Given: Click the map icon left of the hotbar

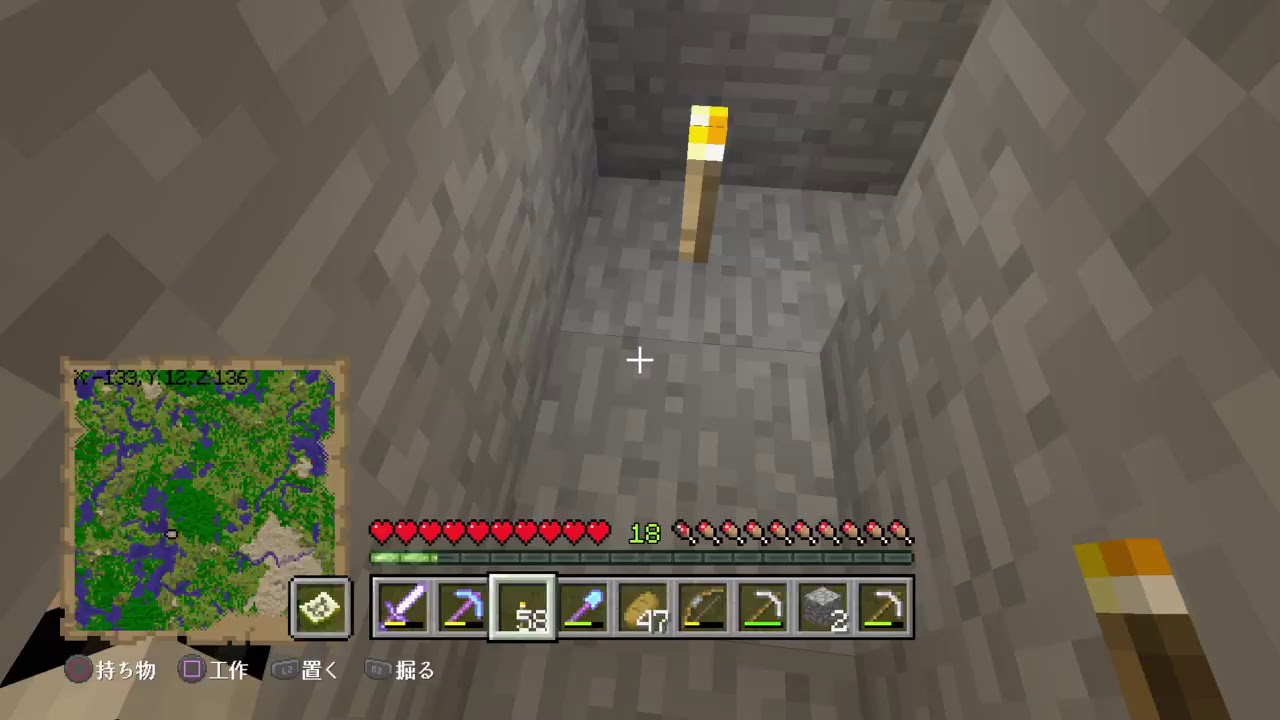Looking at the screenshot, I should 320,607.
